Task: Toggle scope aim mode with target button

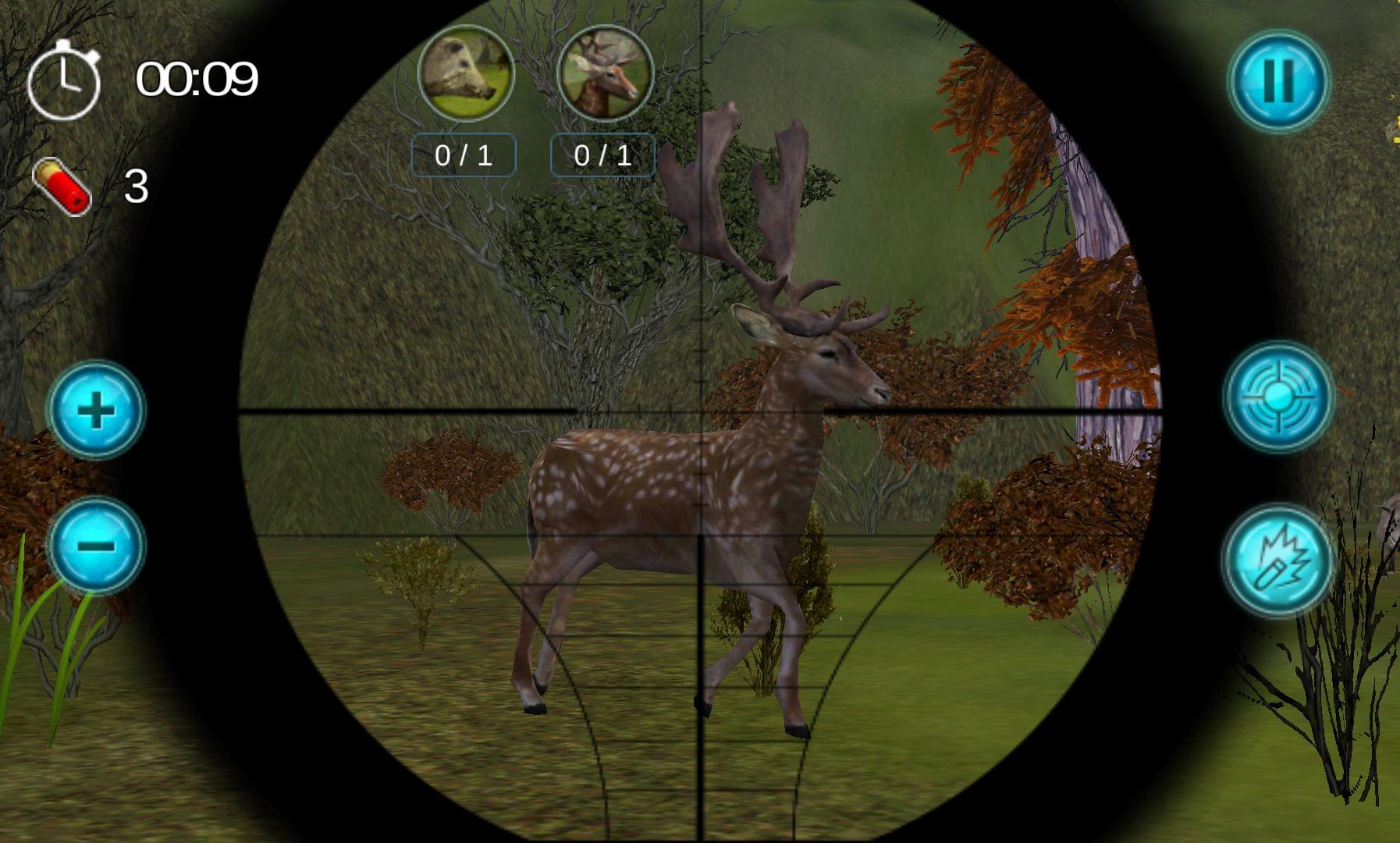Action: click(x=1279, y=397)
